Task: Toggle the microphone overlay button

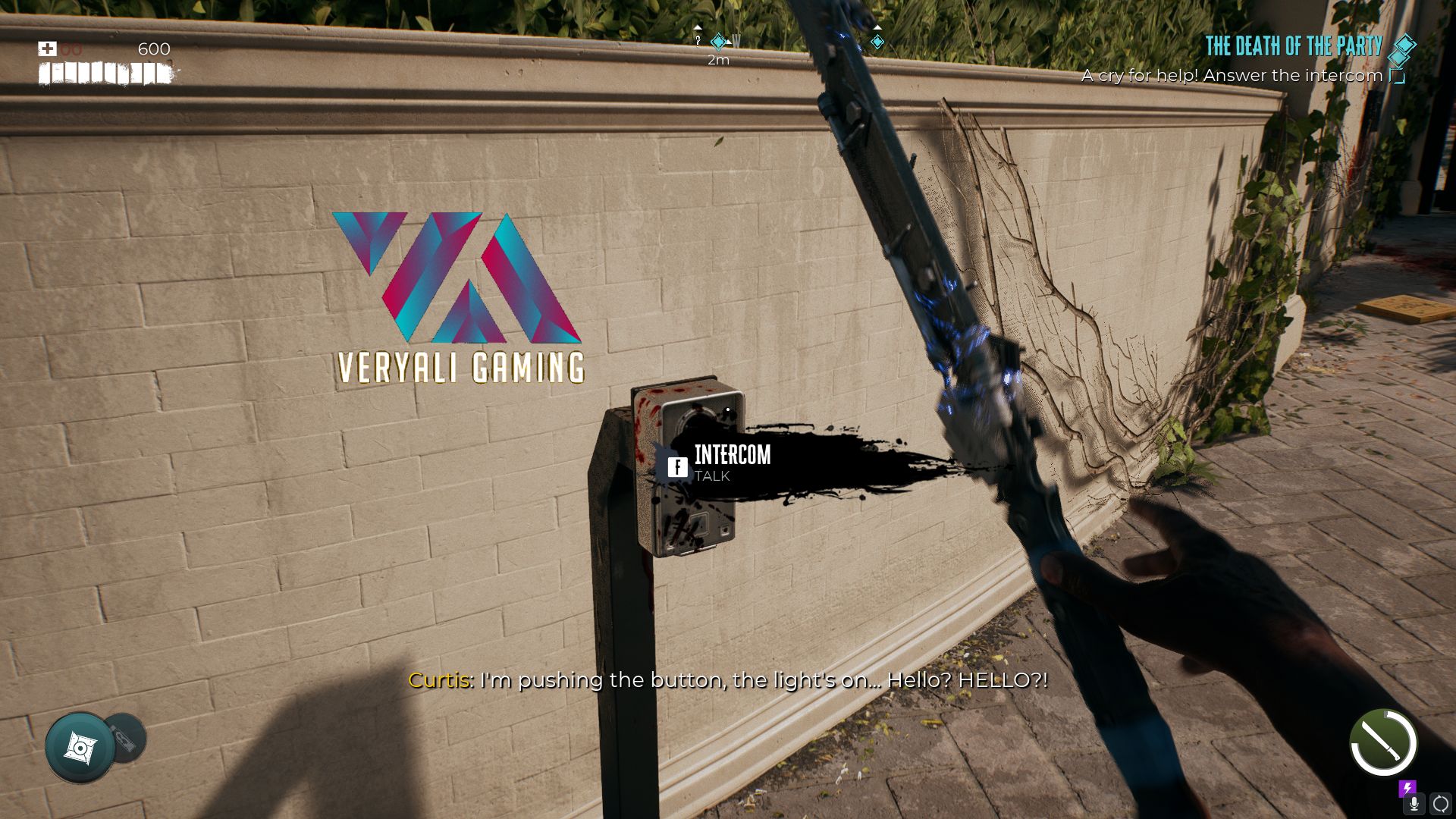Action: coord(1414,804)
